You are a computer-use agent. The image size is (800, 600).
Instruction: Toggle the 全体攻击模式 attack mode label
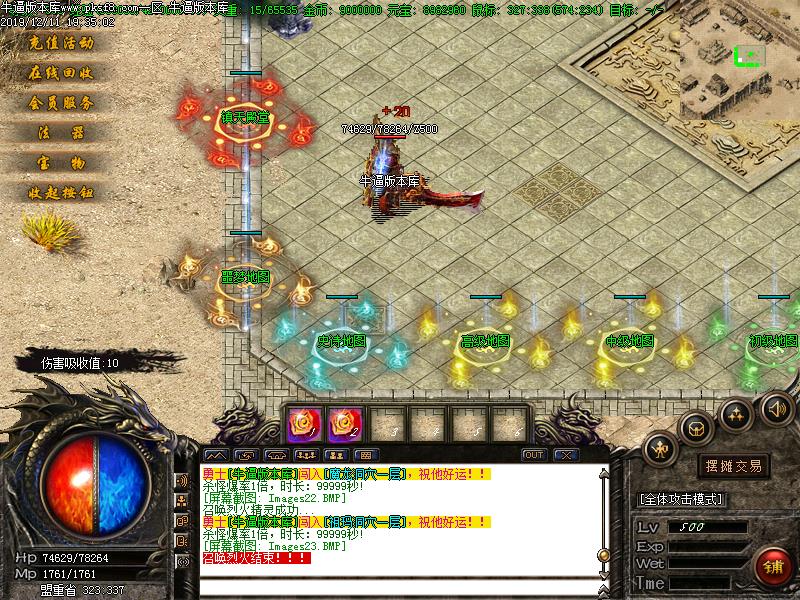coord(682,499)
